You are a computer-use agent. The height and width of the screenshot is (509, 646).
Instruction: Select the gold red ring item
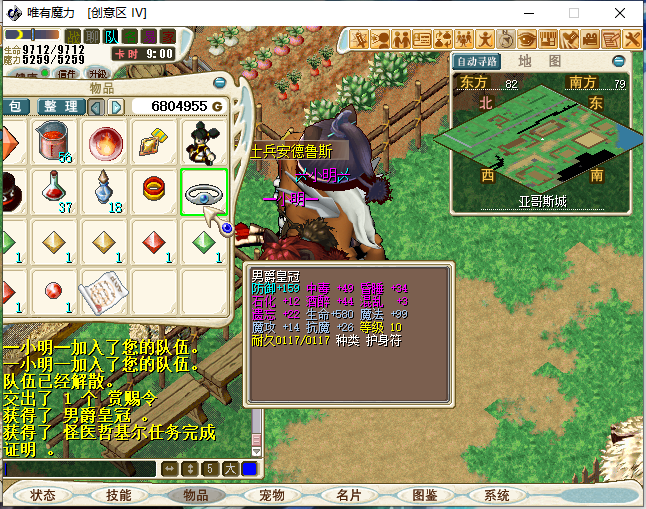154,189
